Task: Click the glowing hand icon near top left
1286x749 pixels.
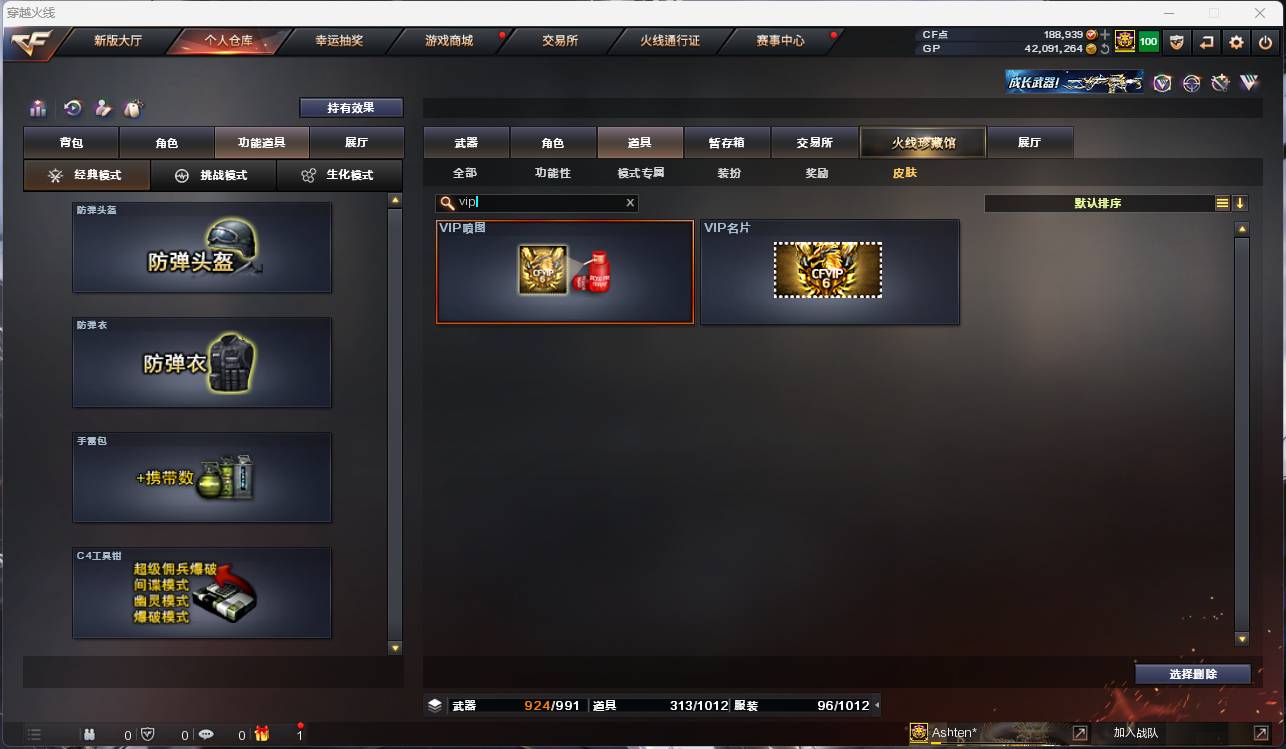Action: pos(103,108)
